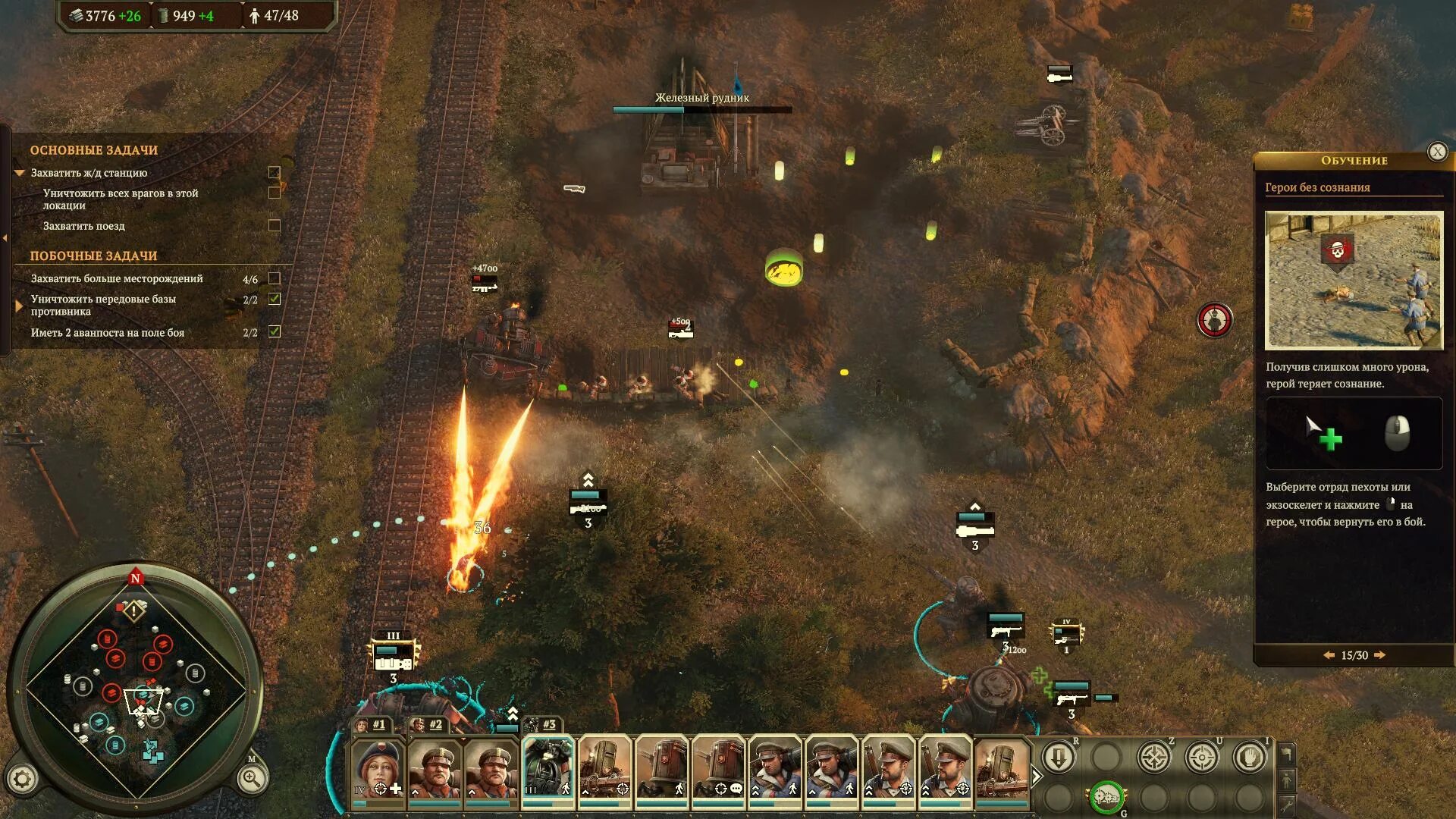The height and width of the screenshot is (819, 1456).
Task: Collapse the objectives panel side arrow
Action: click(5, 238)
